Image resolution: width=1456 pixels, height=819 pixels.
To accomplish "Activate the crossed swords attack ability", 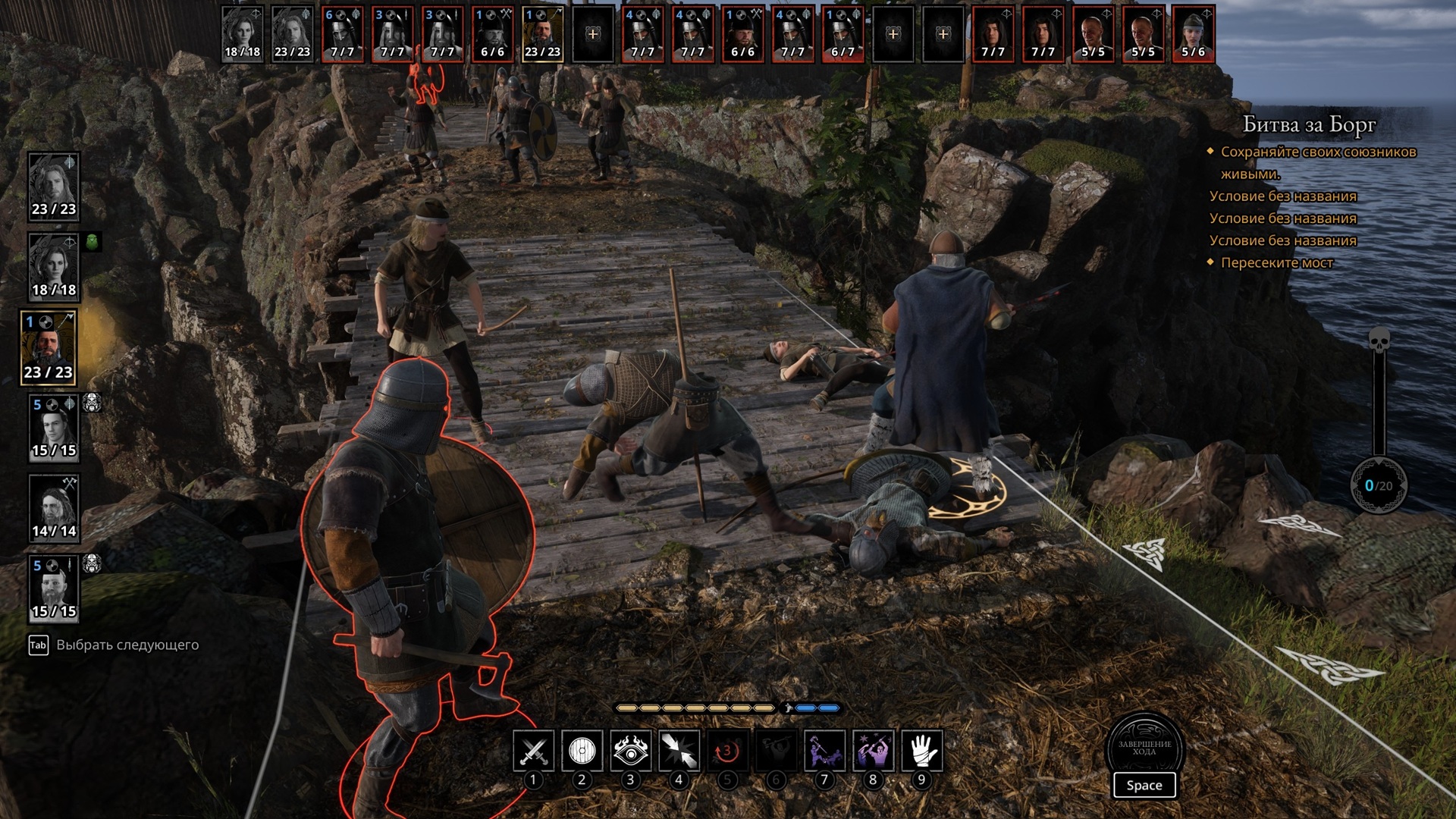I will [x=533, y=751].
